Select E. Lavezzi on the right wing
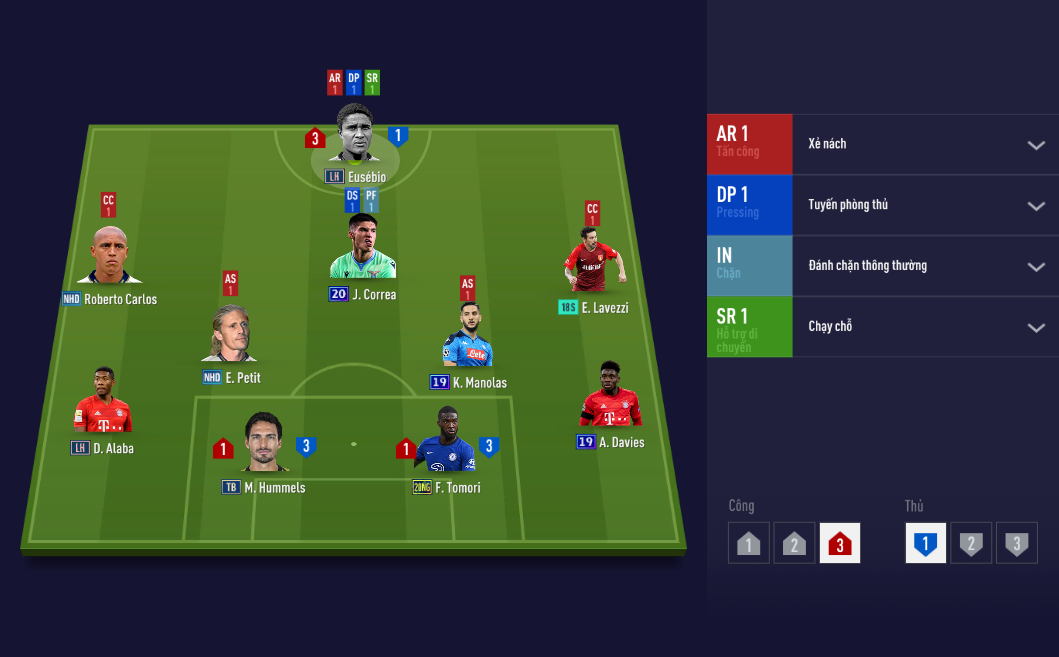The image size is (1059, 657). tap(593, 262)
